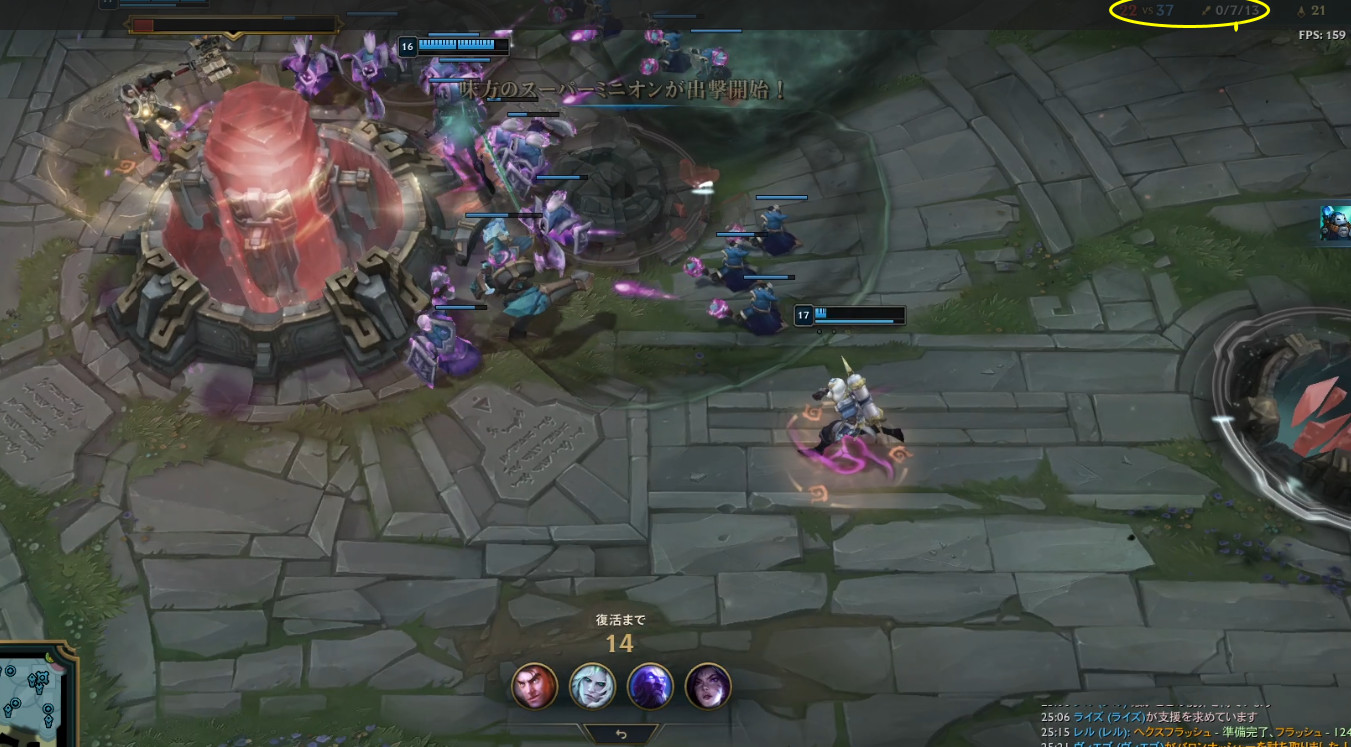Select the blue bearded Ryze portrait
This screenshot has width=1351, height=747.
650,686
